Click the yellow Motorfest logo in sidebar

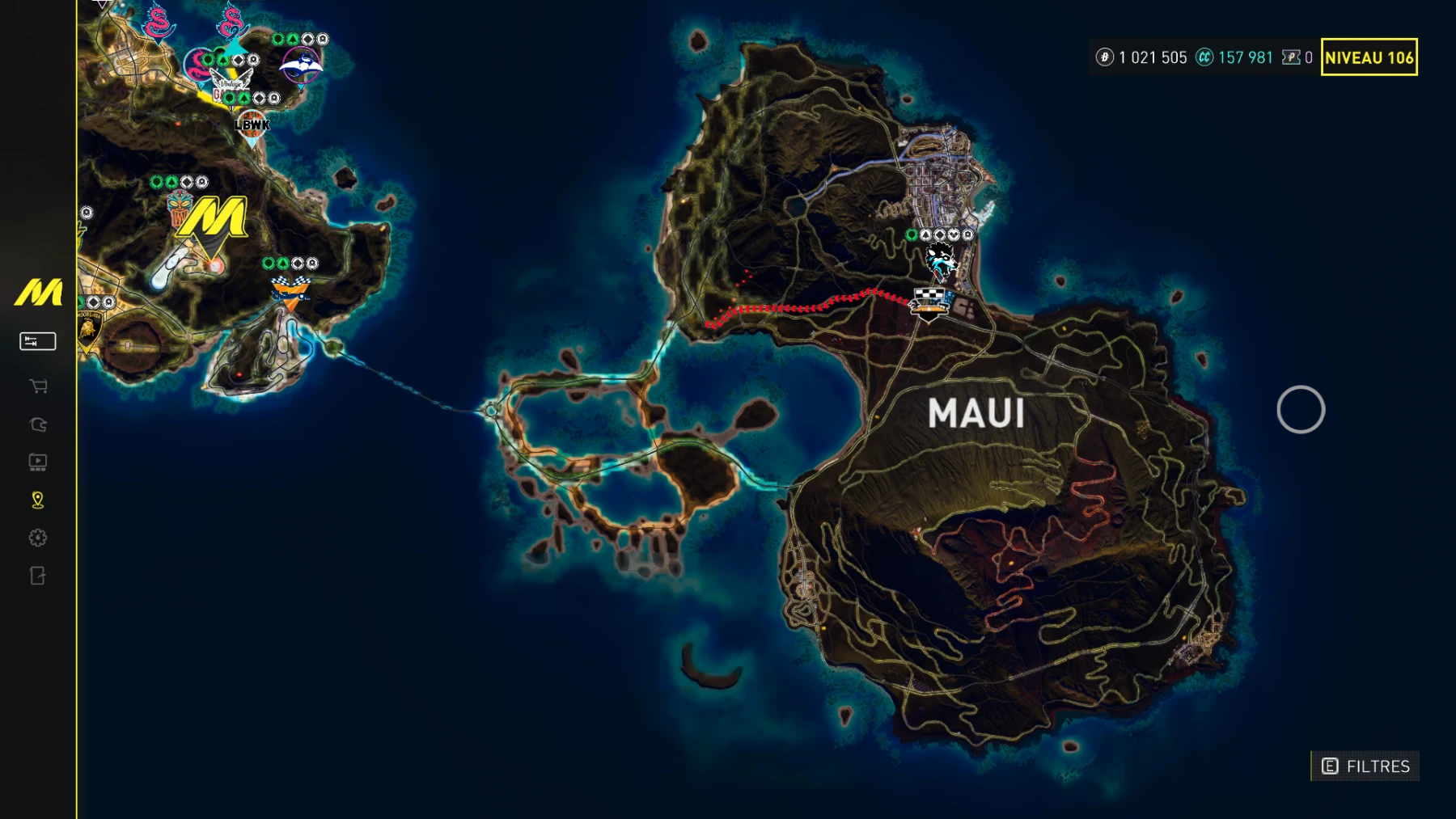[38, 293]
